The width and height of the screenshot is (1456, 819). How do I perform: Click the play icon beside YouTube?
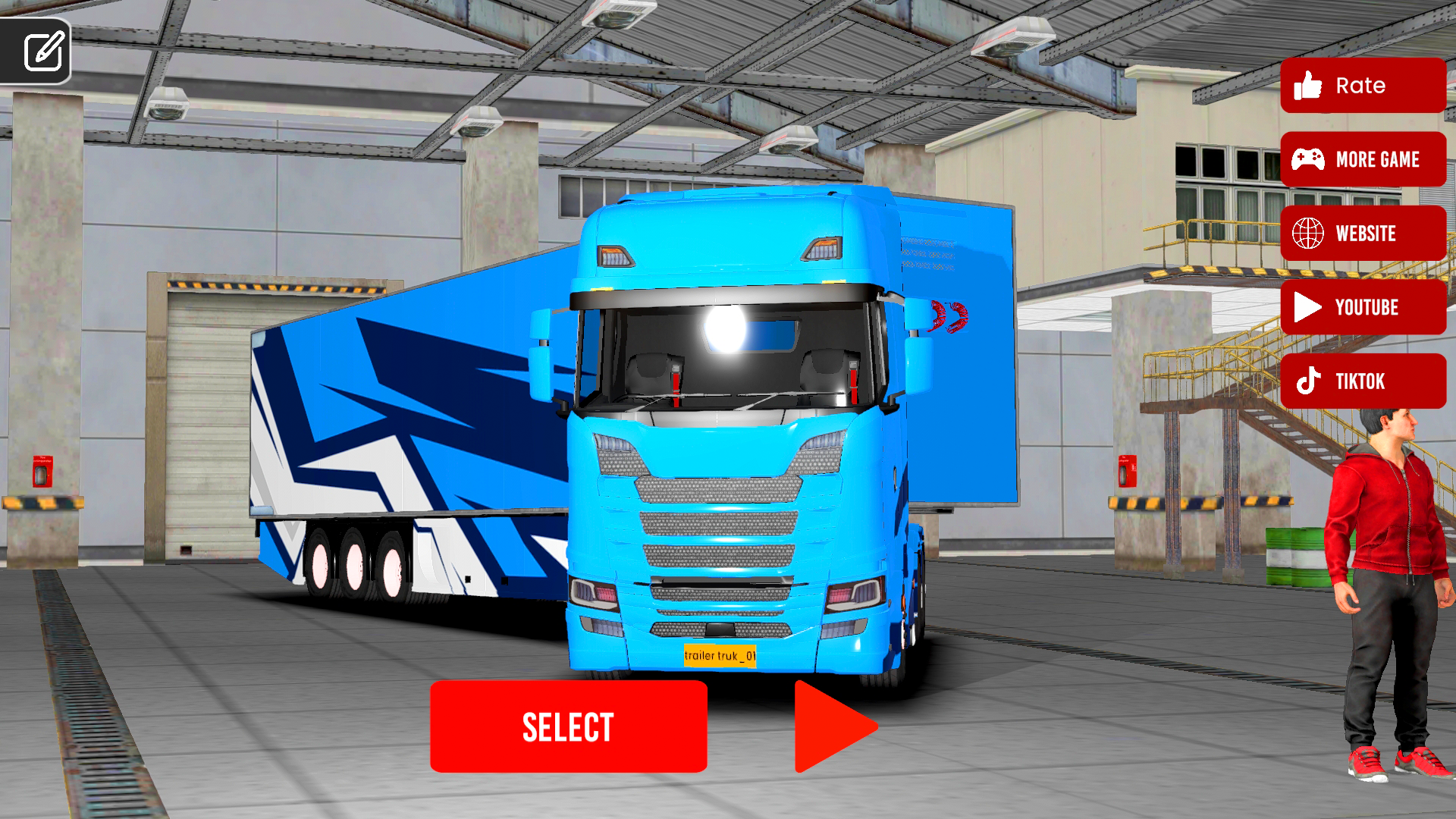[x=1307, y=308]
